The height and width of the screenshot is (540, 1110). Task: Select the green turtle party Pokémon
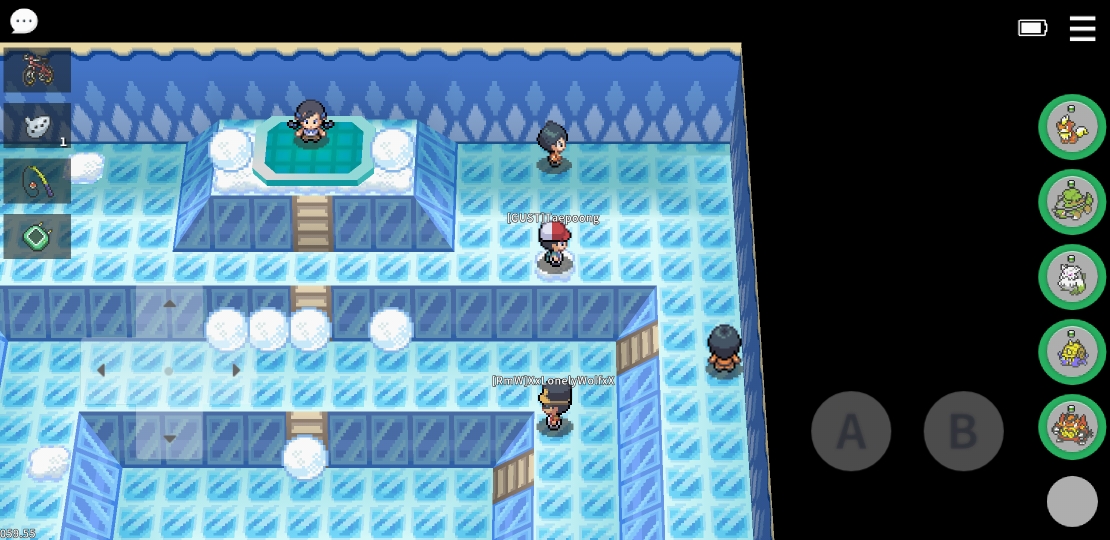pos(1072,202)
